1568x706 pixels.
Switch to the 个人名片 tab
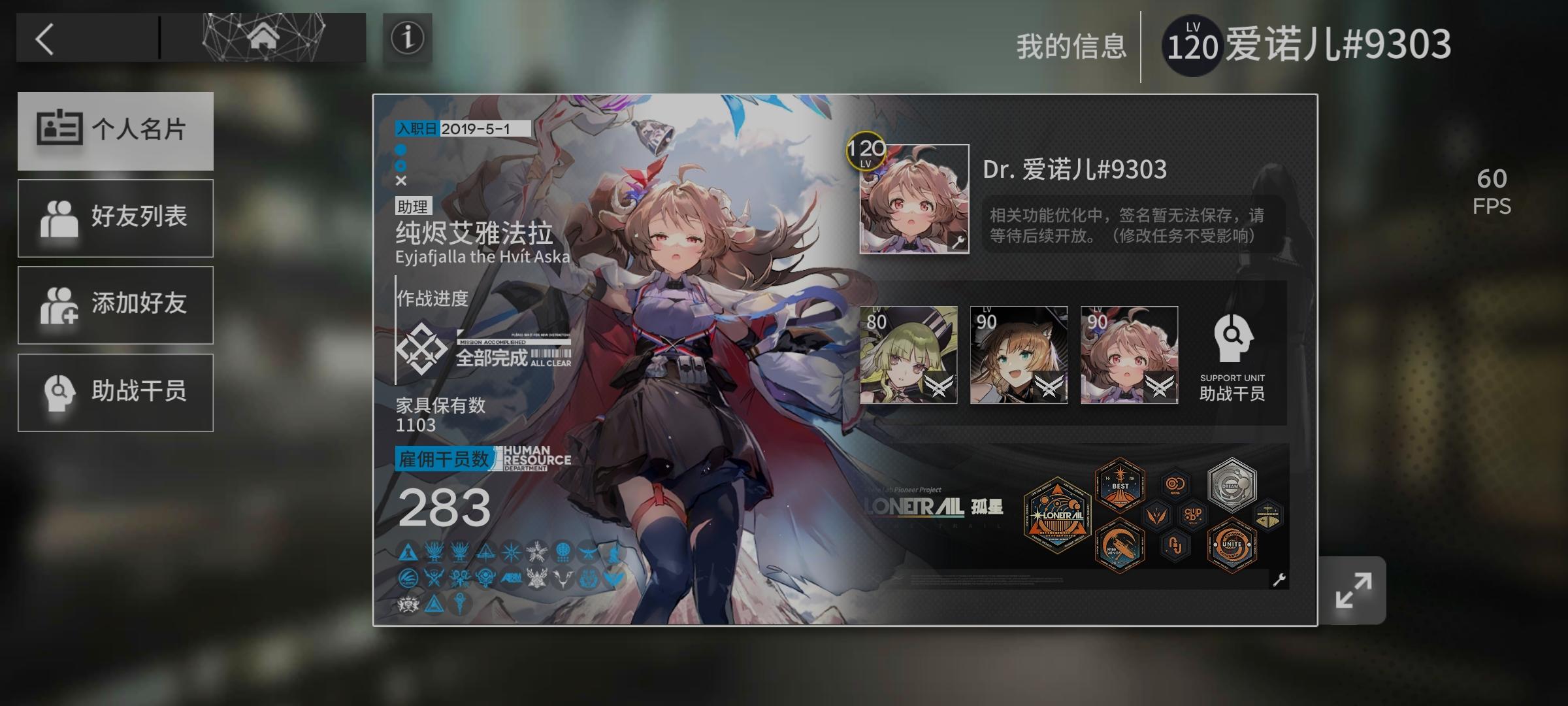click(116, 131)
